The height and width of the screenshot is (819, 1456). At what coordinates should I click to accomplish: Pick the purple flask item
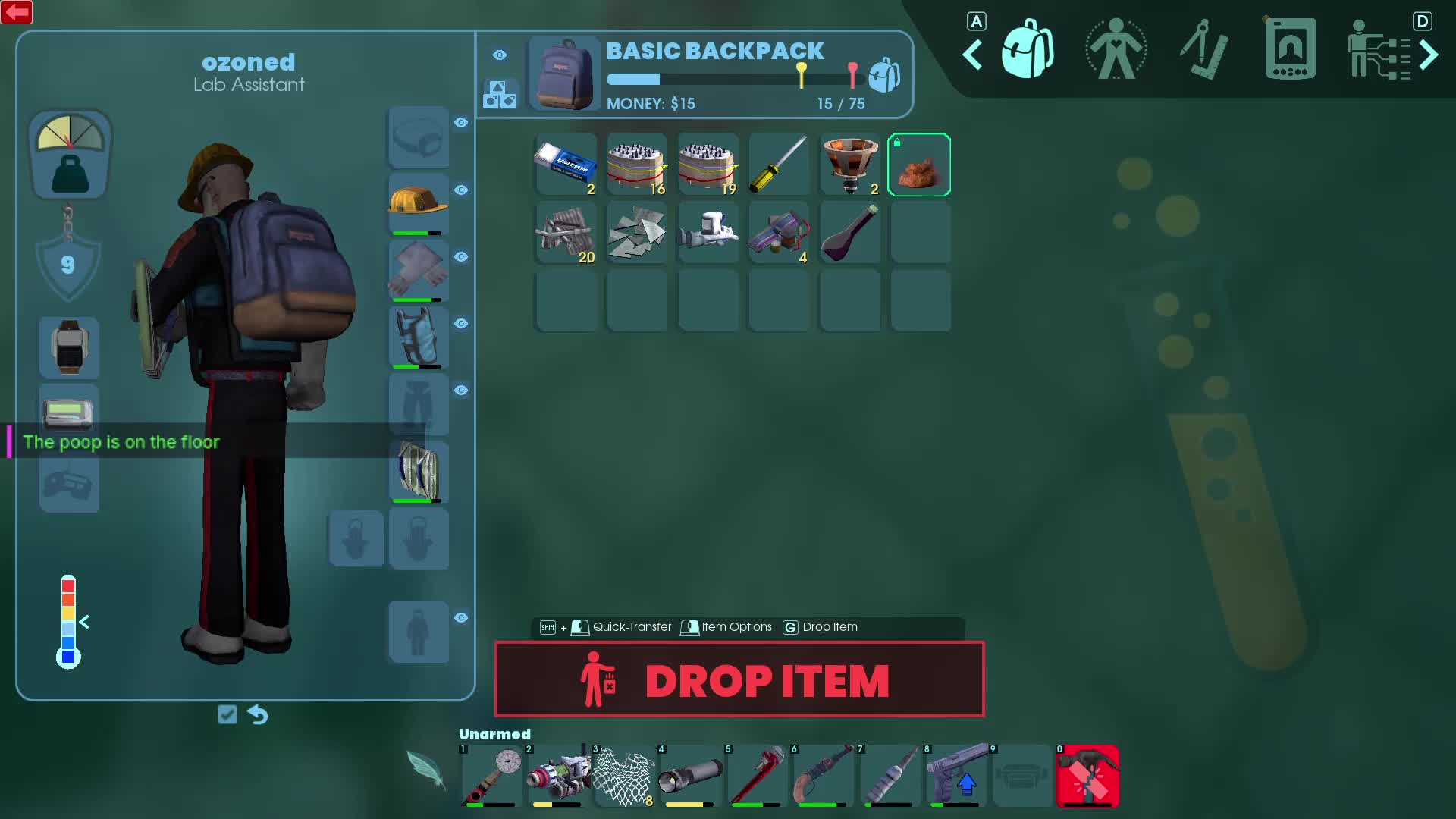click(849, 233)
